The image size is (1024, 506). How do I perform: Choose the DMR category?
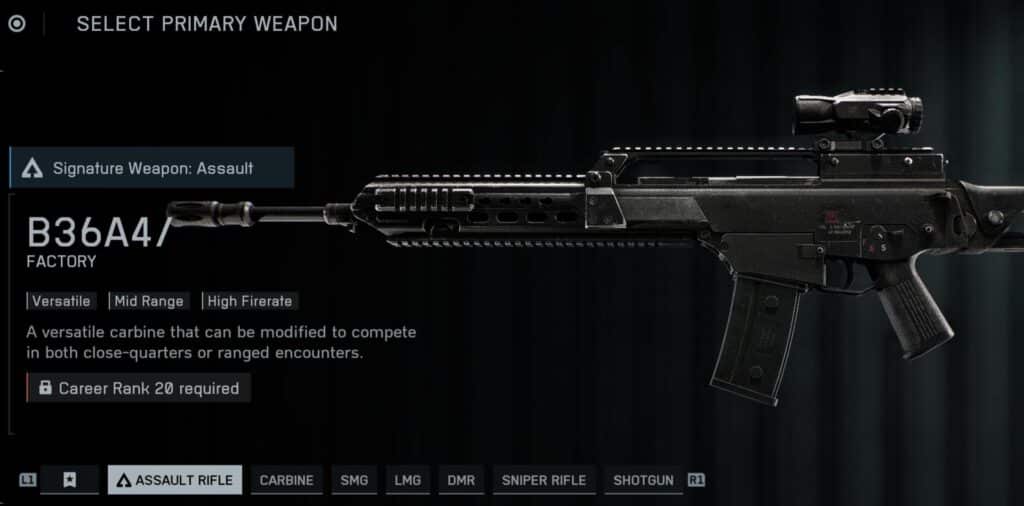(x=461, y=480)
